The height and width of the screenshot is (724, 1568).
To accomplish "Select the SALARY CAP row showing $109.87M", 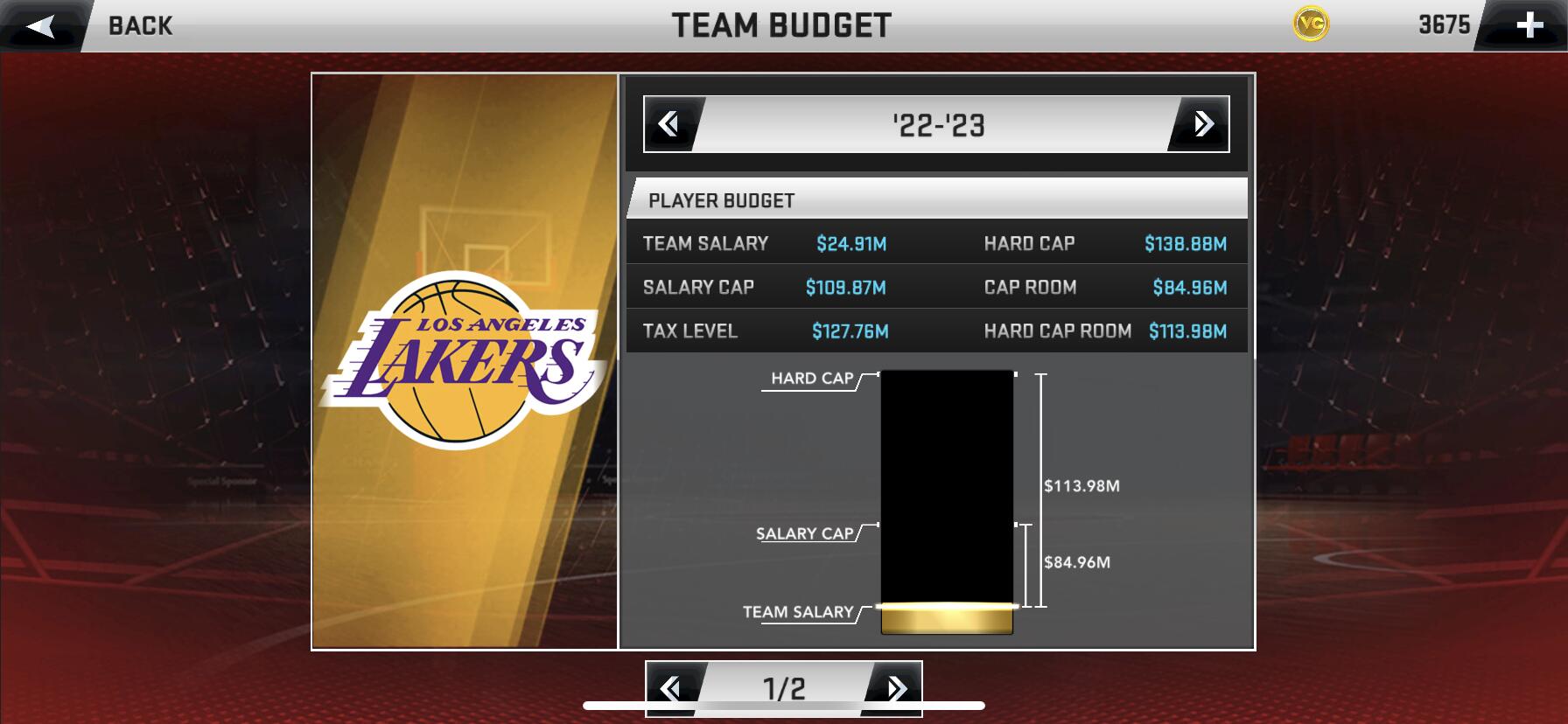I will coord(844,287).
